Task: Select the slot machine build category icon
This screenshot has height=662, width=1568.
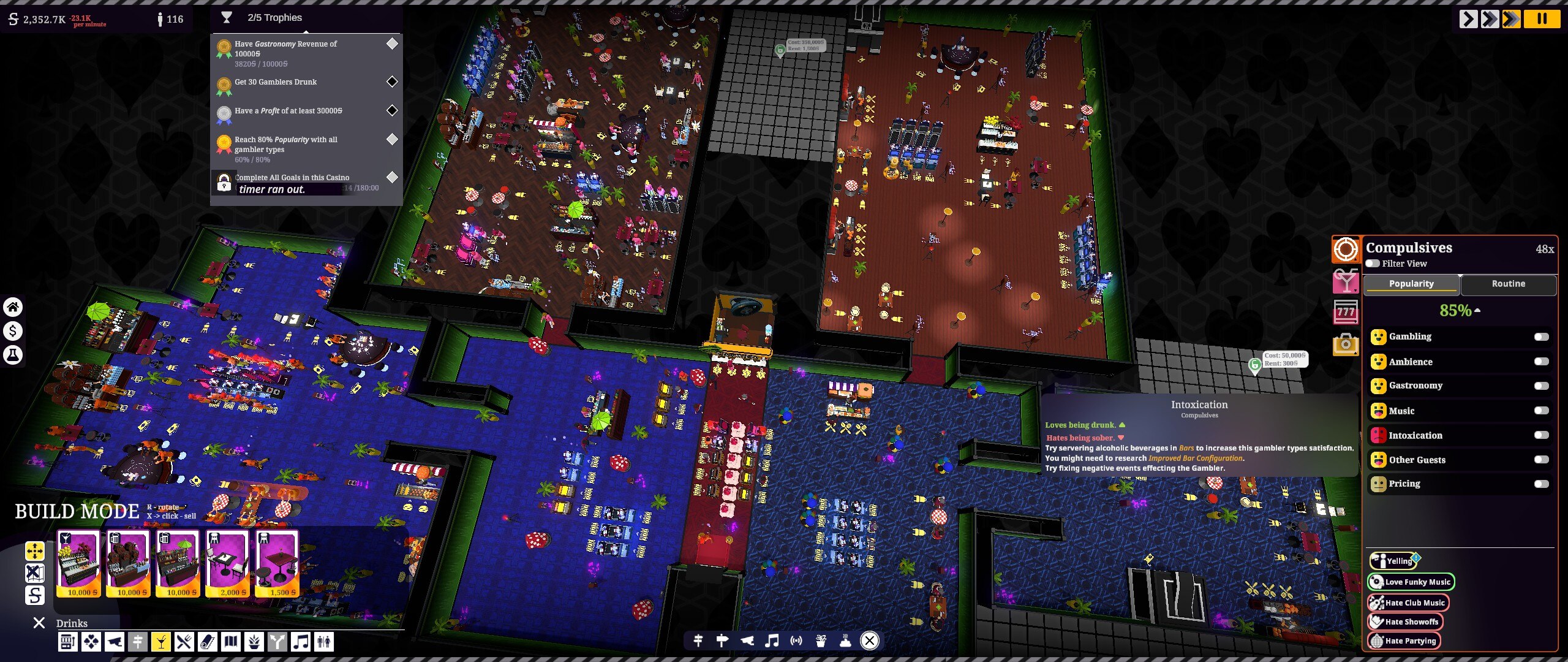Action: 68,642
